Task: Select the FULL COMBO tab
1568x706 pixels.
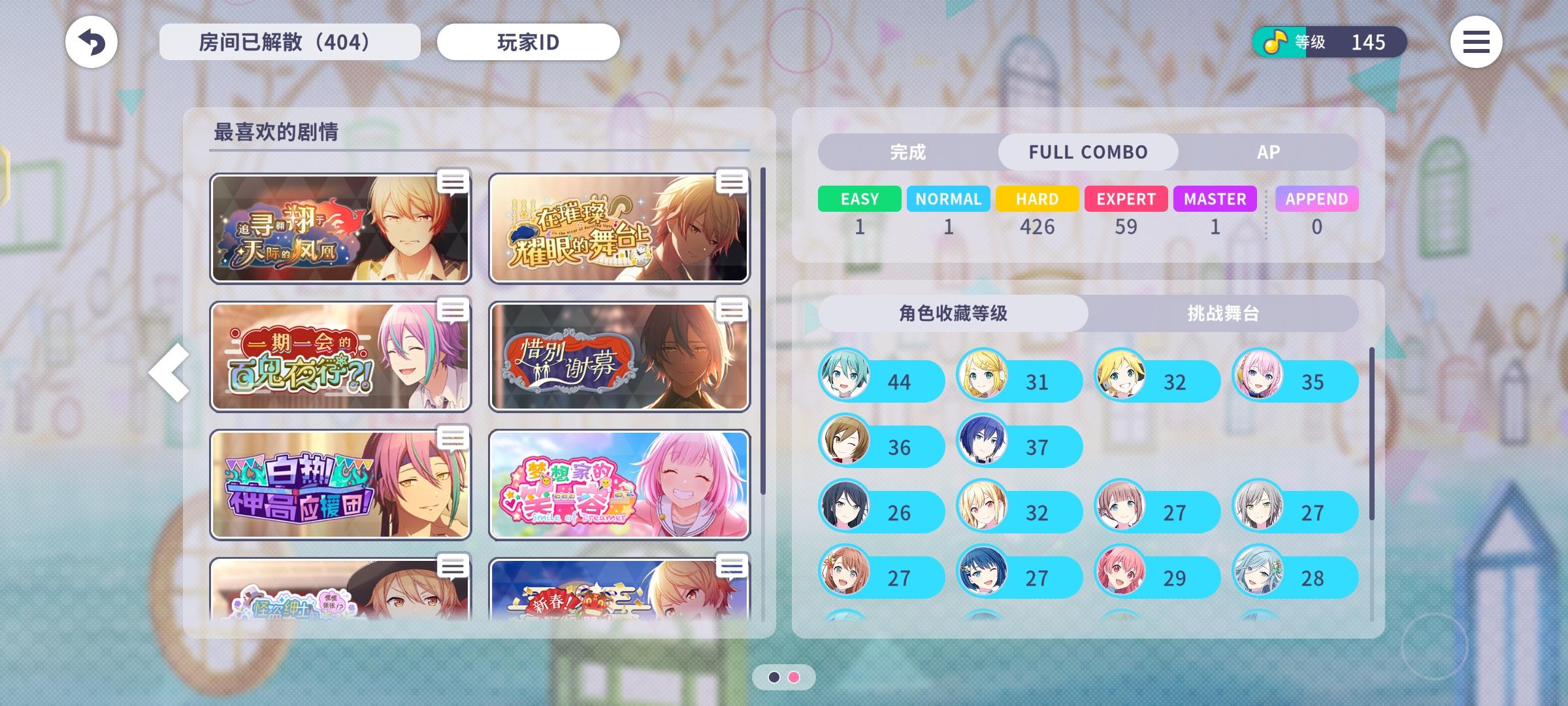Action: pyautogui.click(x=1088, y=152)
